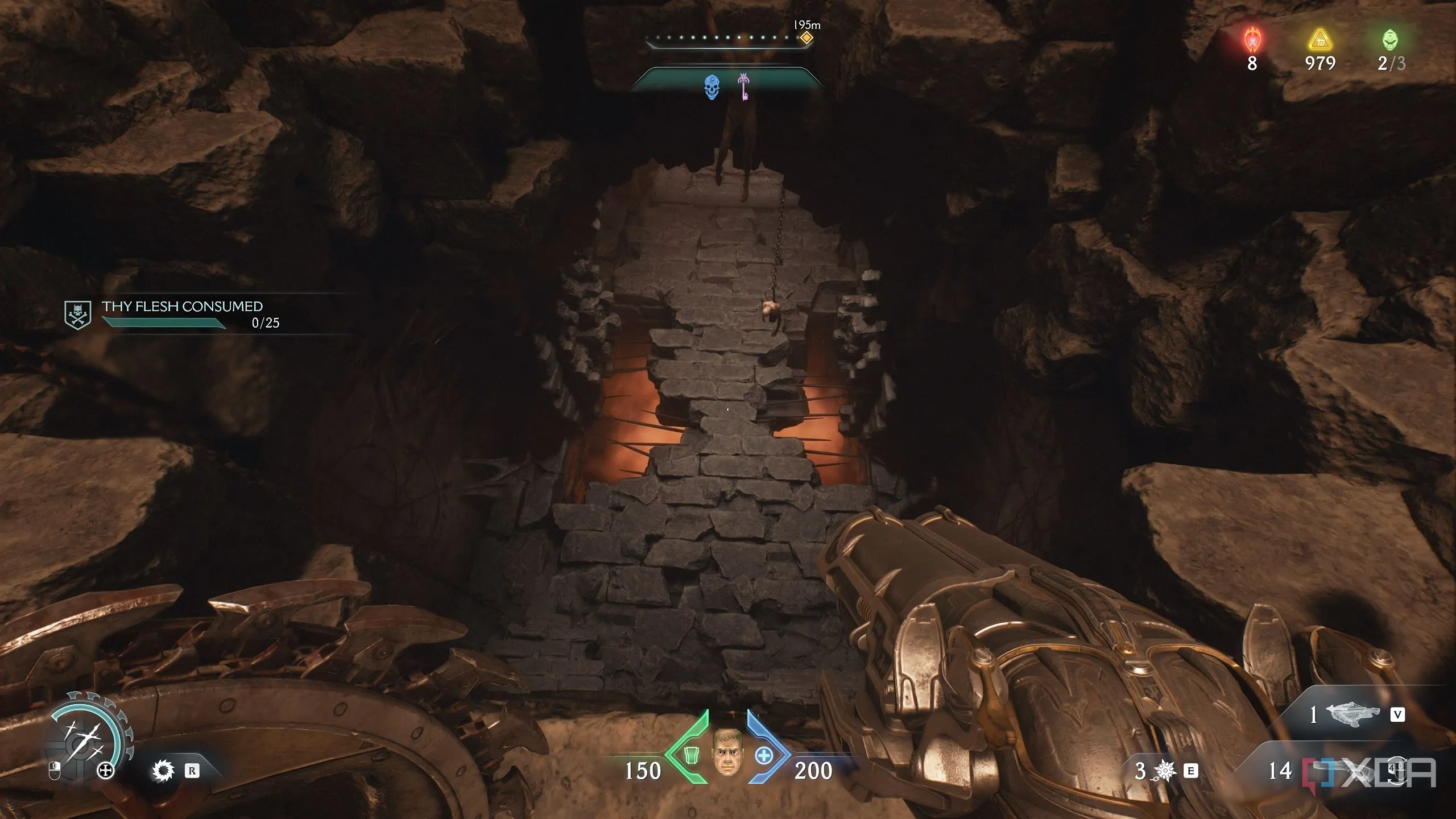Click the red demonic resource icon
The image size is (1456, 819).
click(1252, 40)
